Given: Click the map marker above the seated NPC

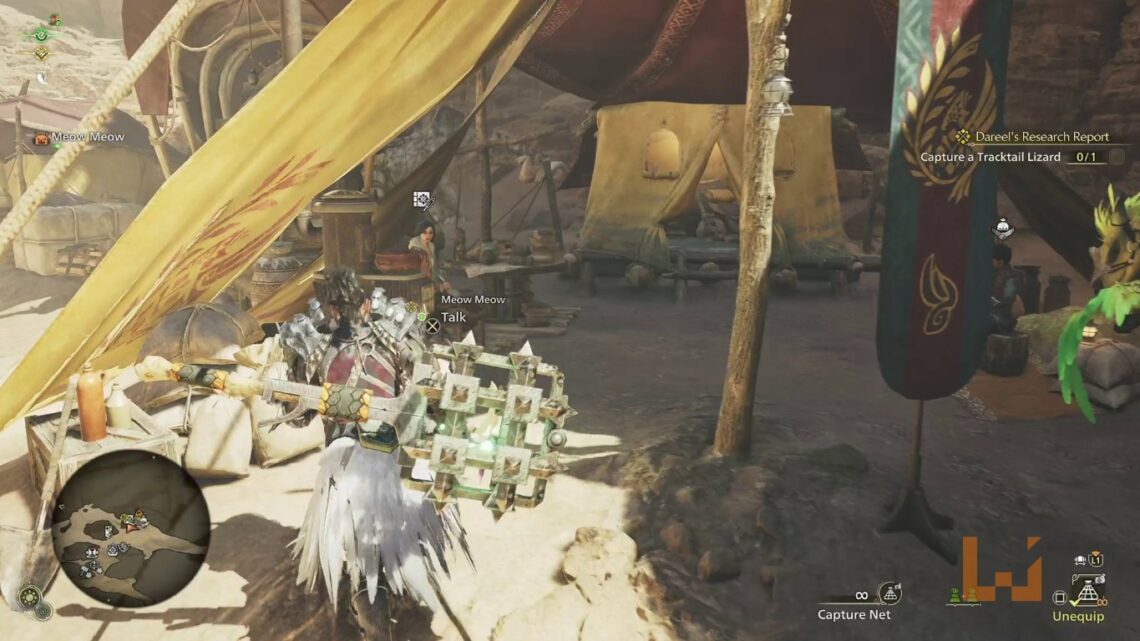Looking at the screenshot, I should [x=423, y=200].
